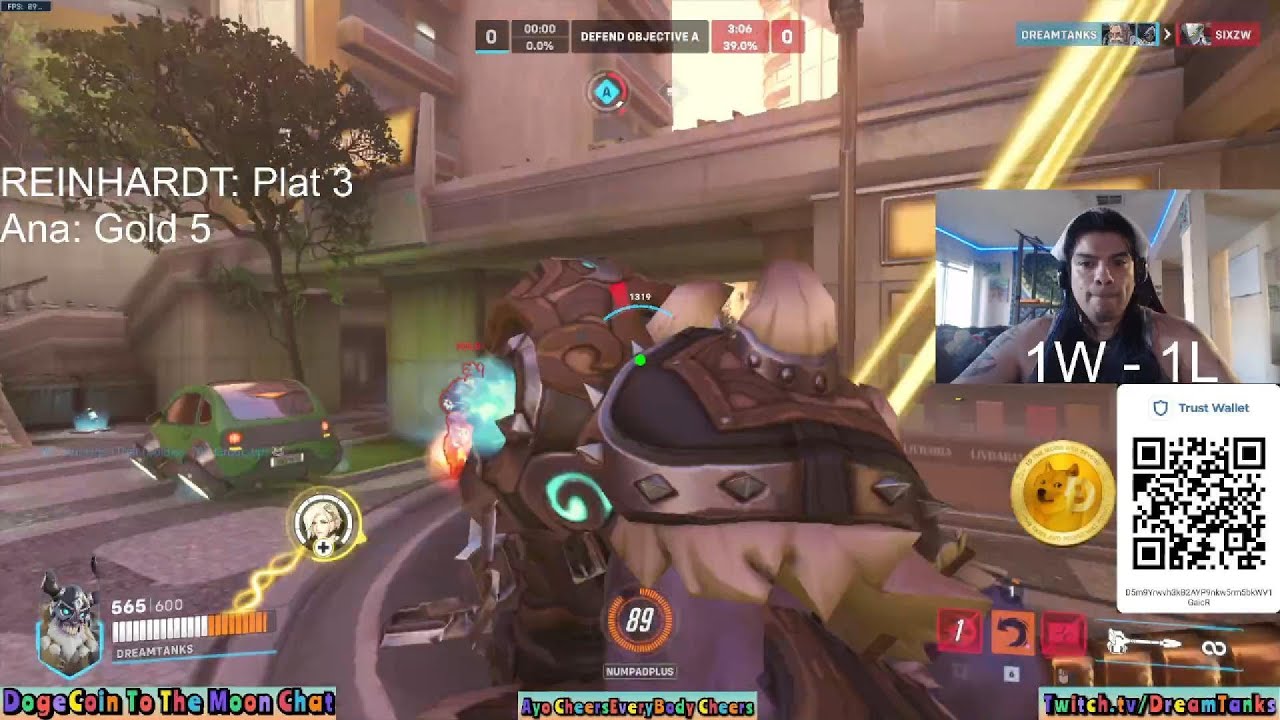Click the Objective A capture marker

click(605, 93)
